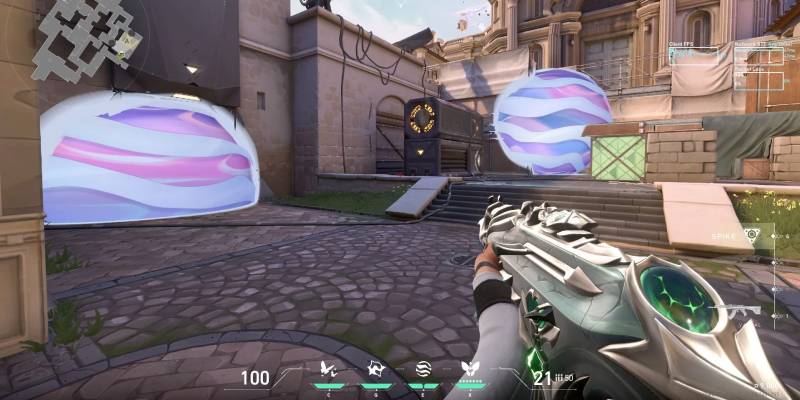The image size is (800, 400).
Task: Select the Spike in the loadout
Action: (x=750, y=233)
